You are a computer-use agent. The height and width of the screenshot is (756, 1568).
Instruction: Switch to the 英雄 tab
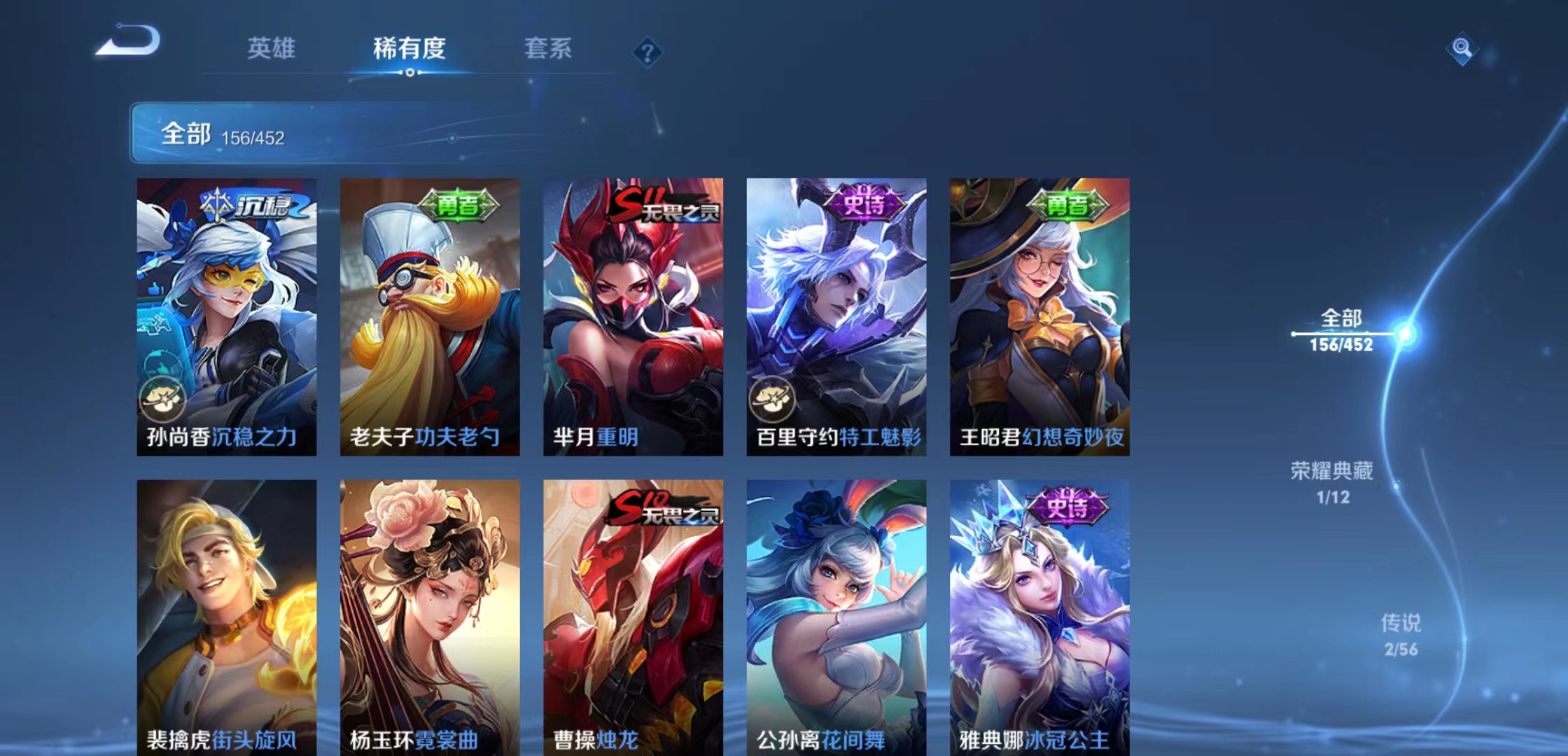tap(272, 49)
